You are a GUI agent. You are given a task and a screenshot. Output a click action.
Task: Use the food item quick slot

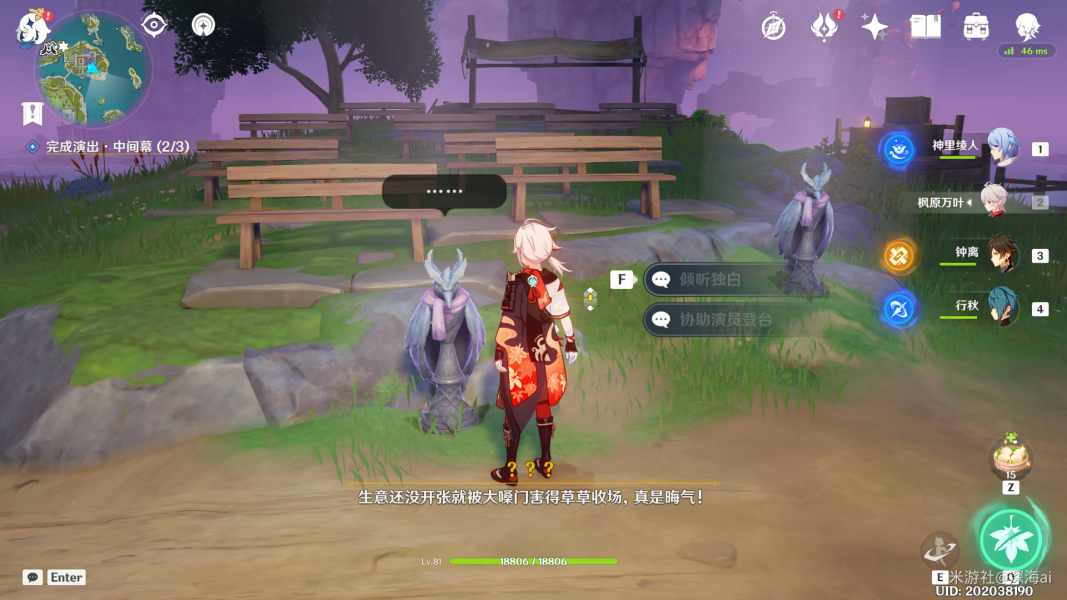click(x=1010, y=458)
